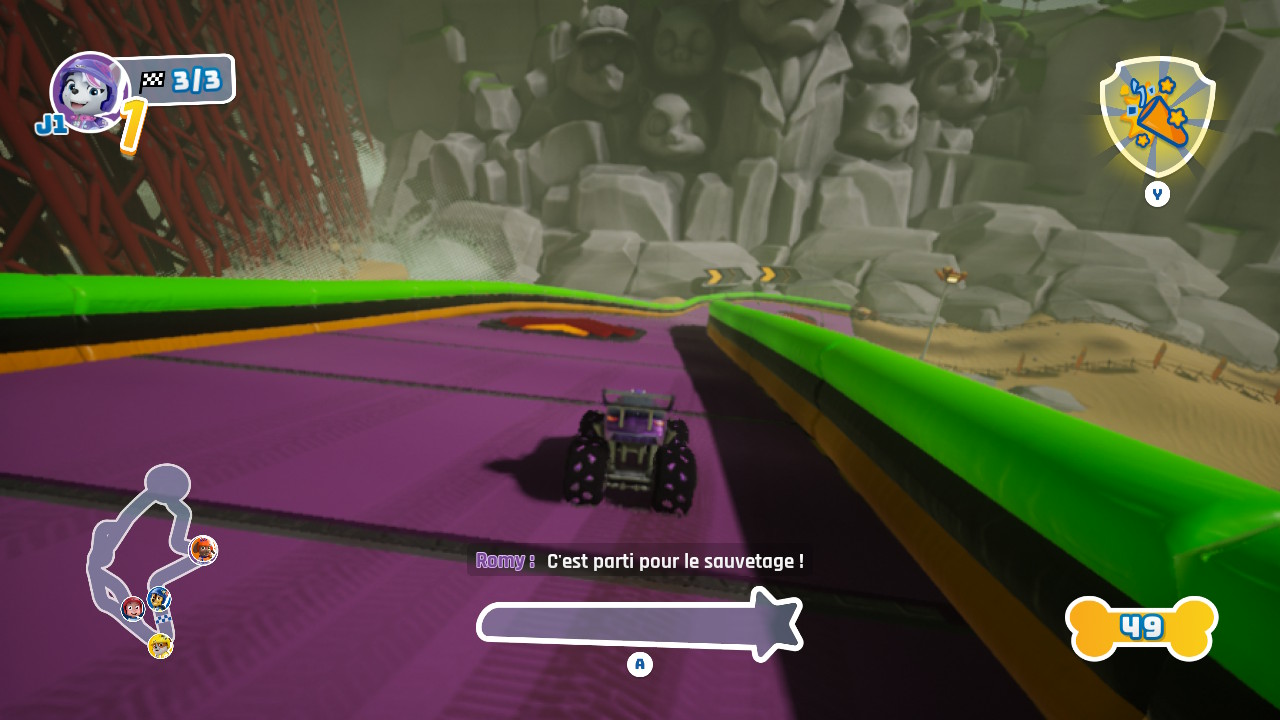1280x720 pixels.
Task: Select the yellow racer marker on minimap
Action: [x=161, y=646]
